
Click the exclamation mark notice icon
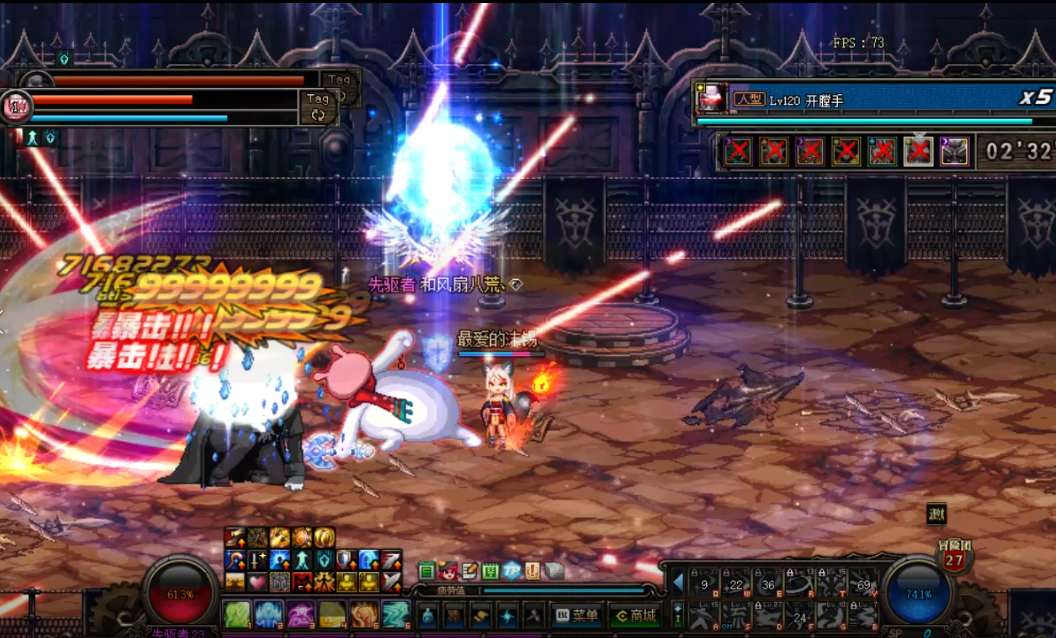pos(533,571)
